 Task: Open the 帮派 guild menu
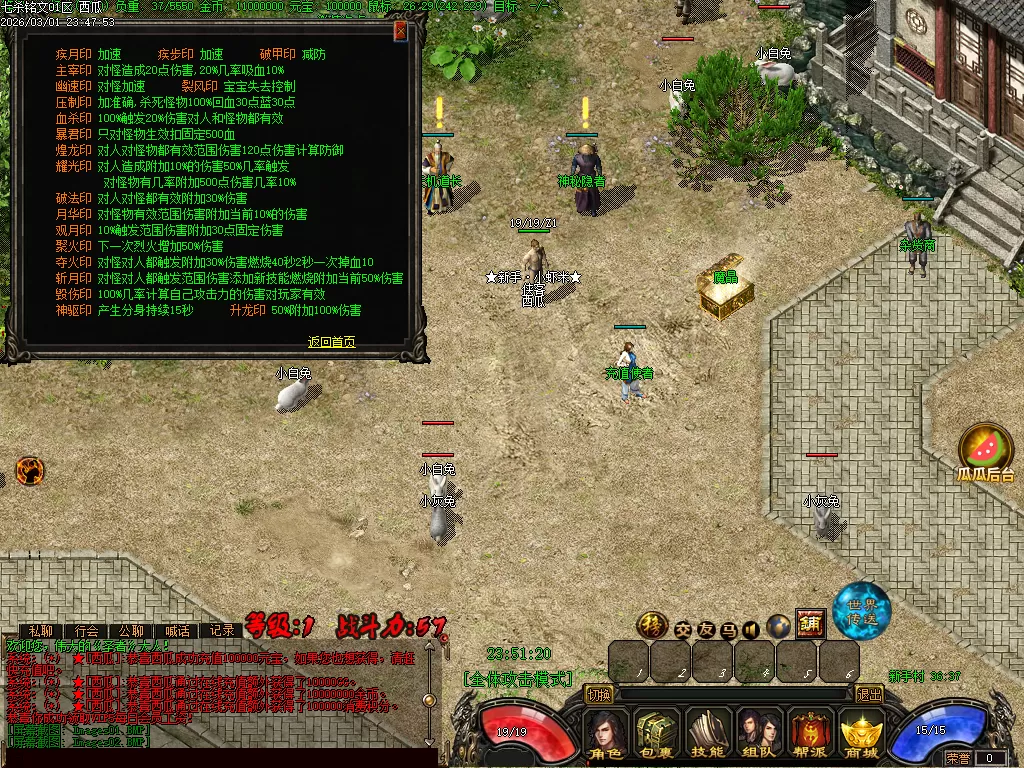tap(811, 735)
